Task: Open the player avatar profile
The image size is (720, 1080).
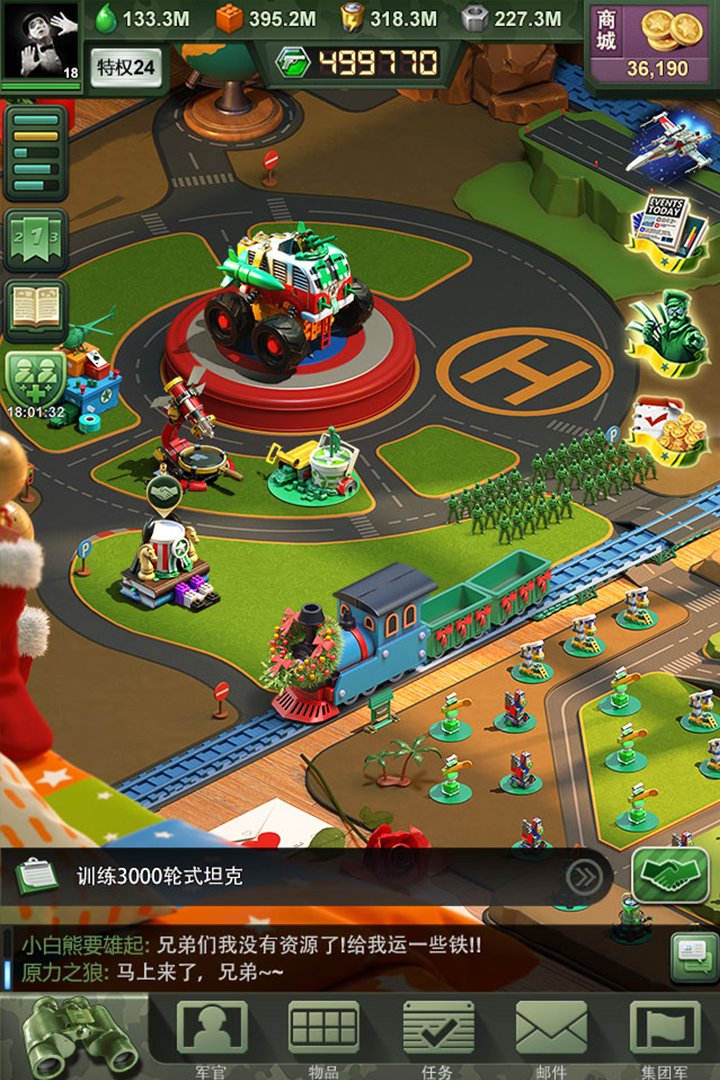Action: [40, 42]
